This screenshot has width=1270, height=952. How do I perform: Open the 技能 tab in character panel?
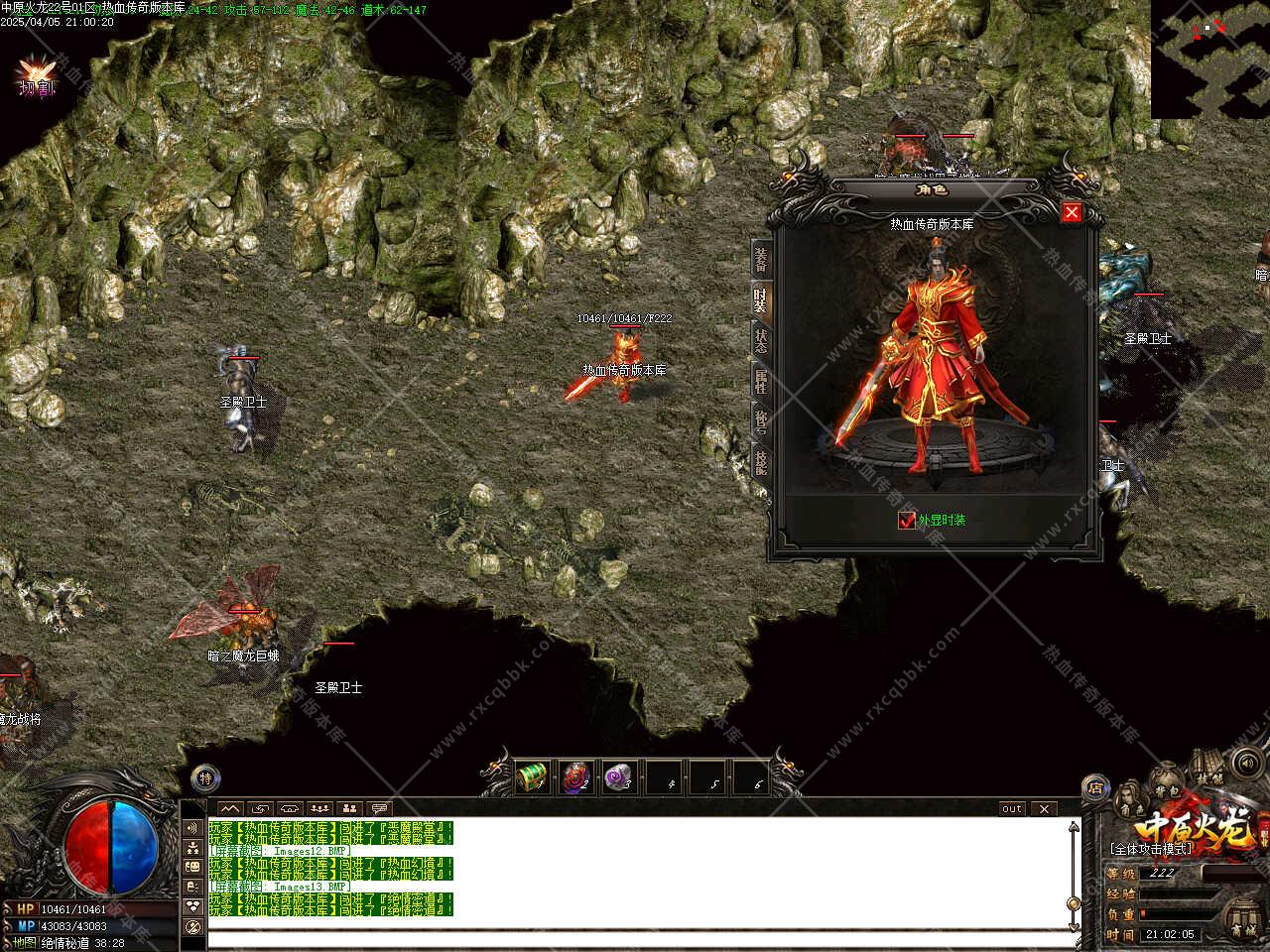tap(760, 463)
